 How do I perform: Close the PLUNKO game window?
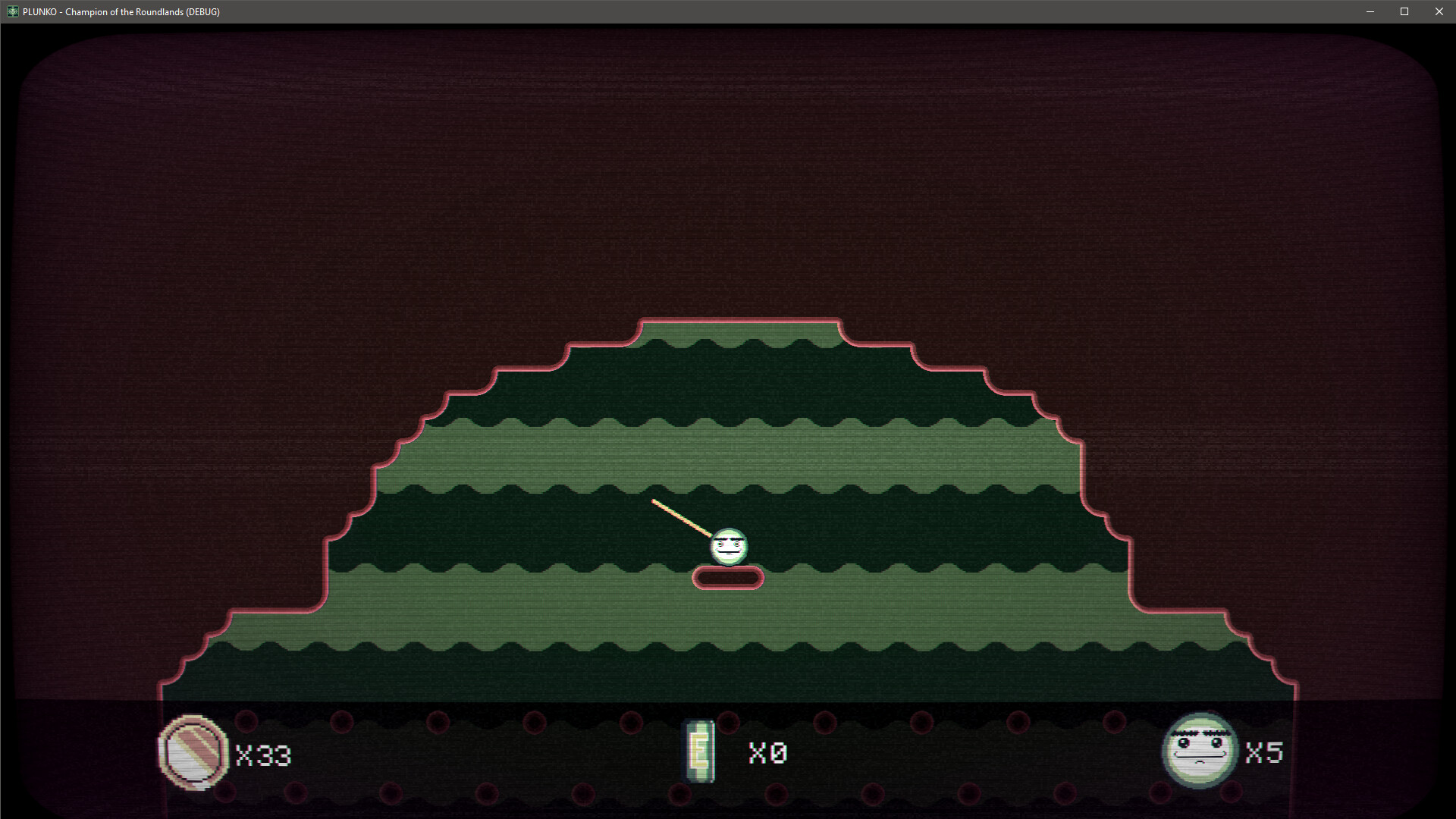click(x=1439, y=11)
